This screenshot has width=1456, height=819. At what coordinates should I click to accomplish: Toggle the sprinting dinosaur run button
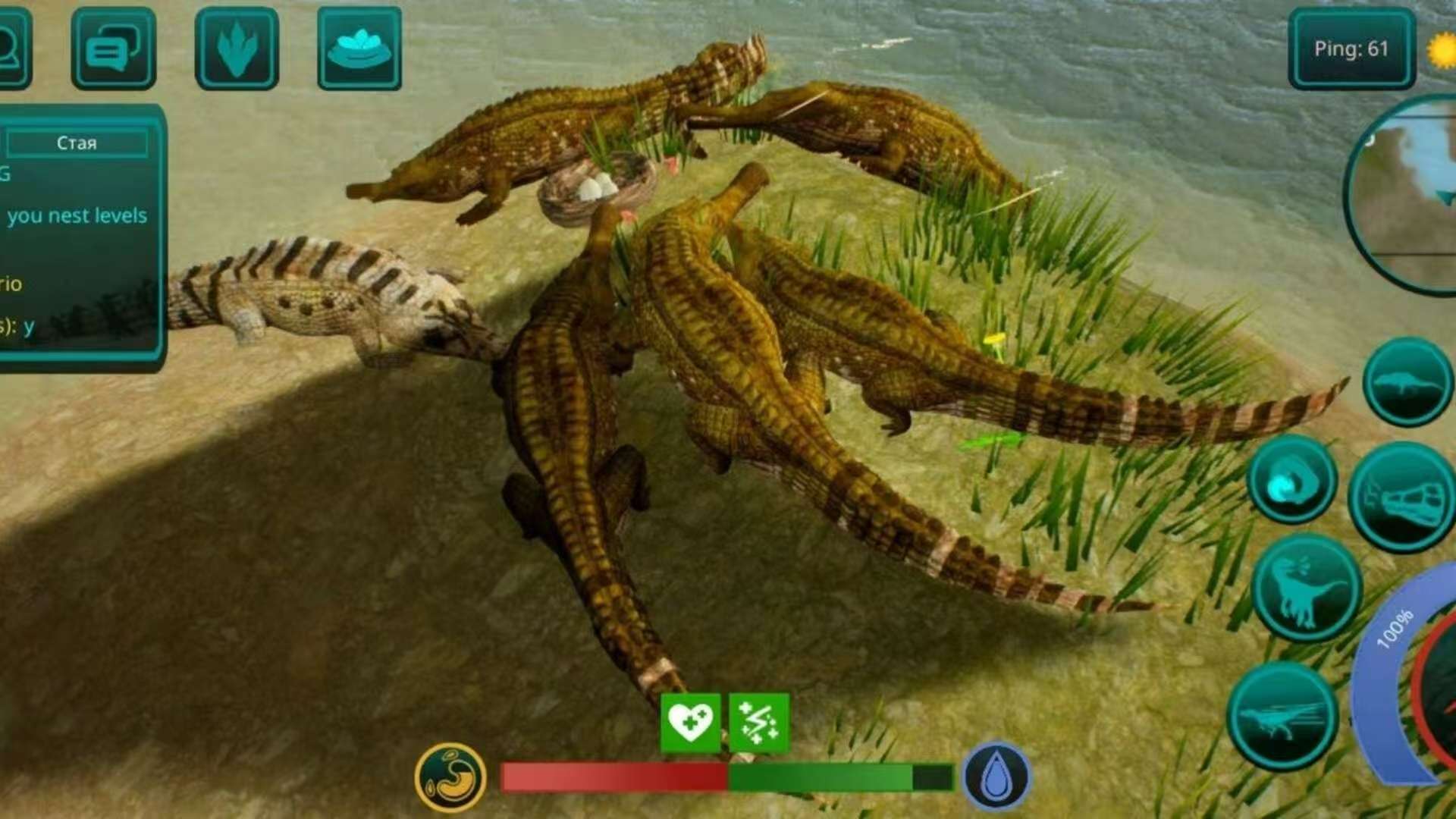coord(1283,717)
